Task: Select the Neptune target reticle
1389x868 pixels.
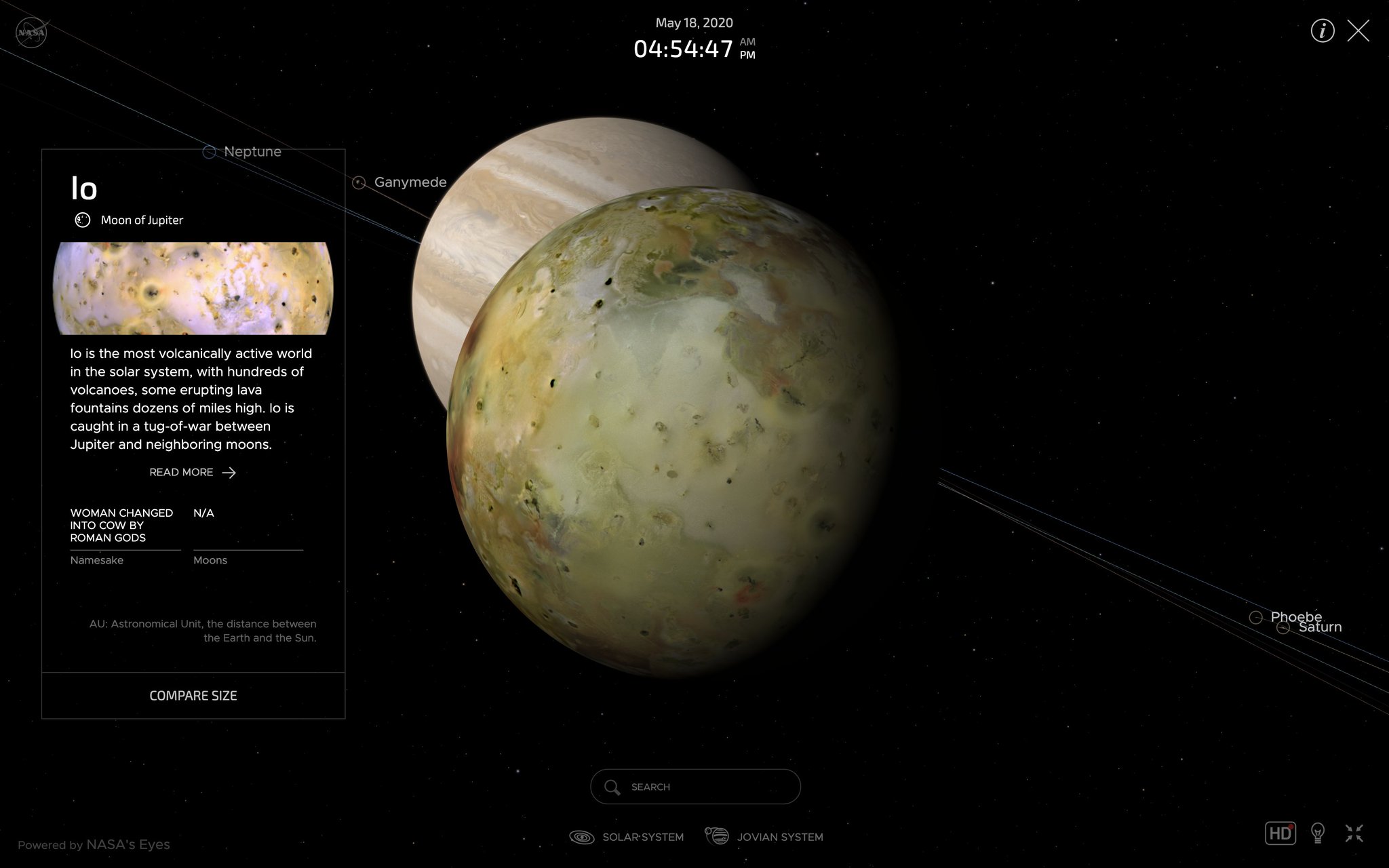Action: tap(208, 152)
